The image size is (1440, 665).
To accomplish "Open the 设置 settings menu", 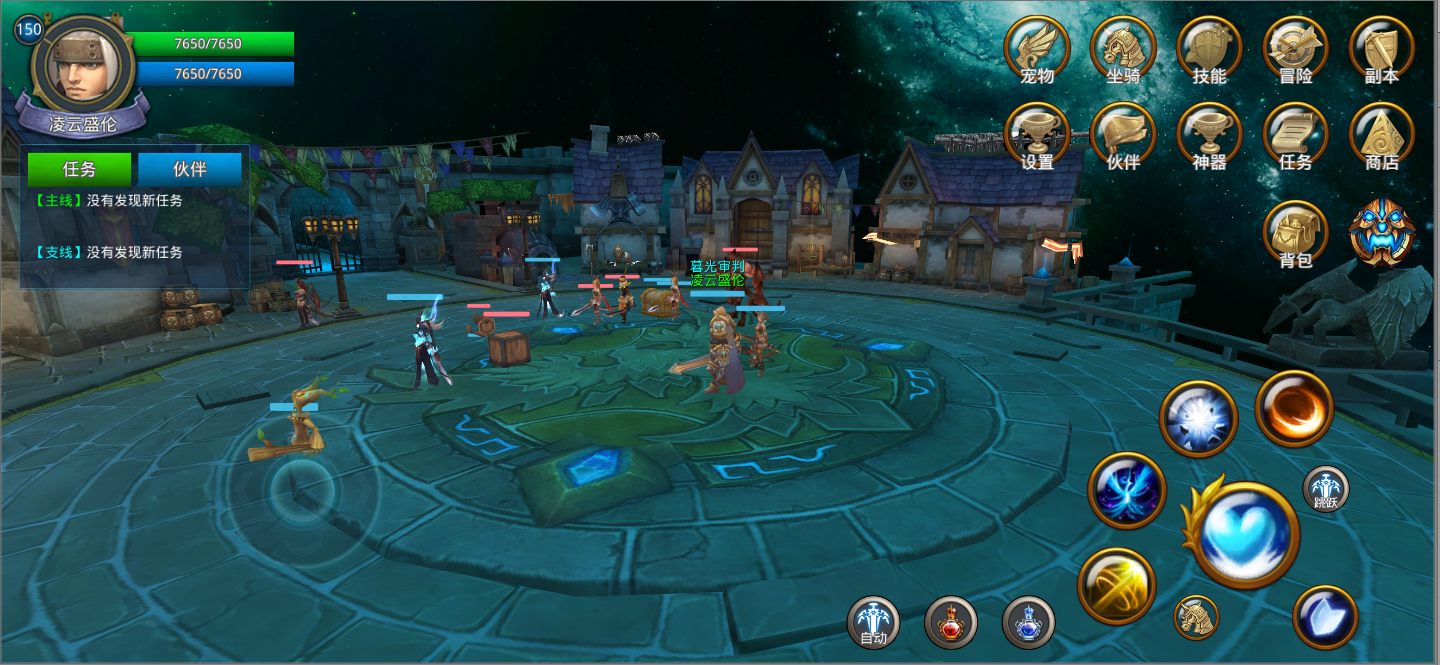I will [1037, 135].
